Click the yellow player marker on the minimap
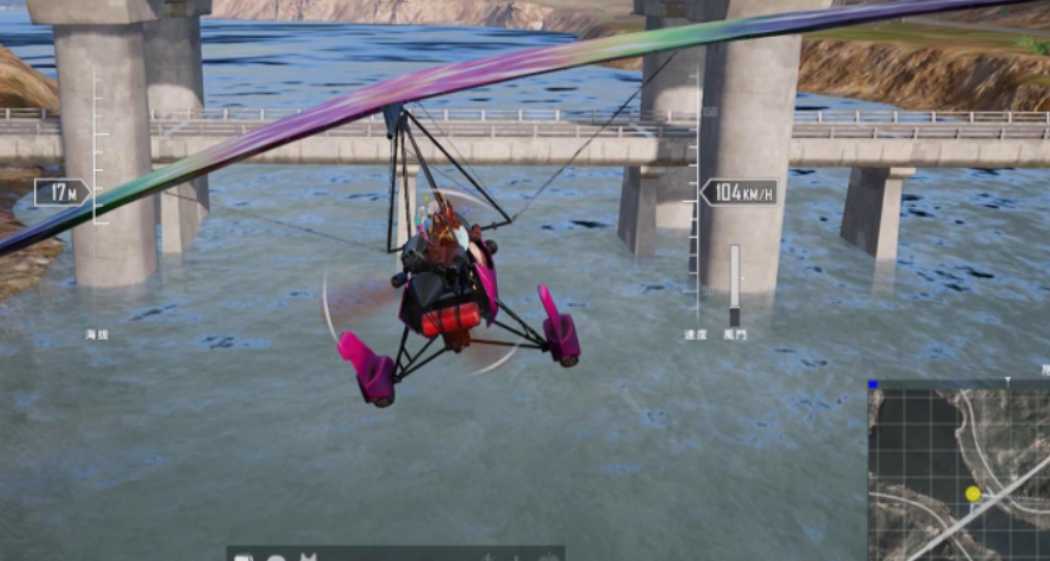Screen dimensions: 1050x561 tap(973, 494)
